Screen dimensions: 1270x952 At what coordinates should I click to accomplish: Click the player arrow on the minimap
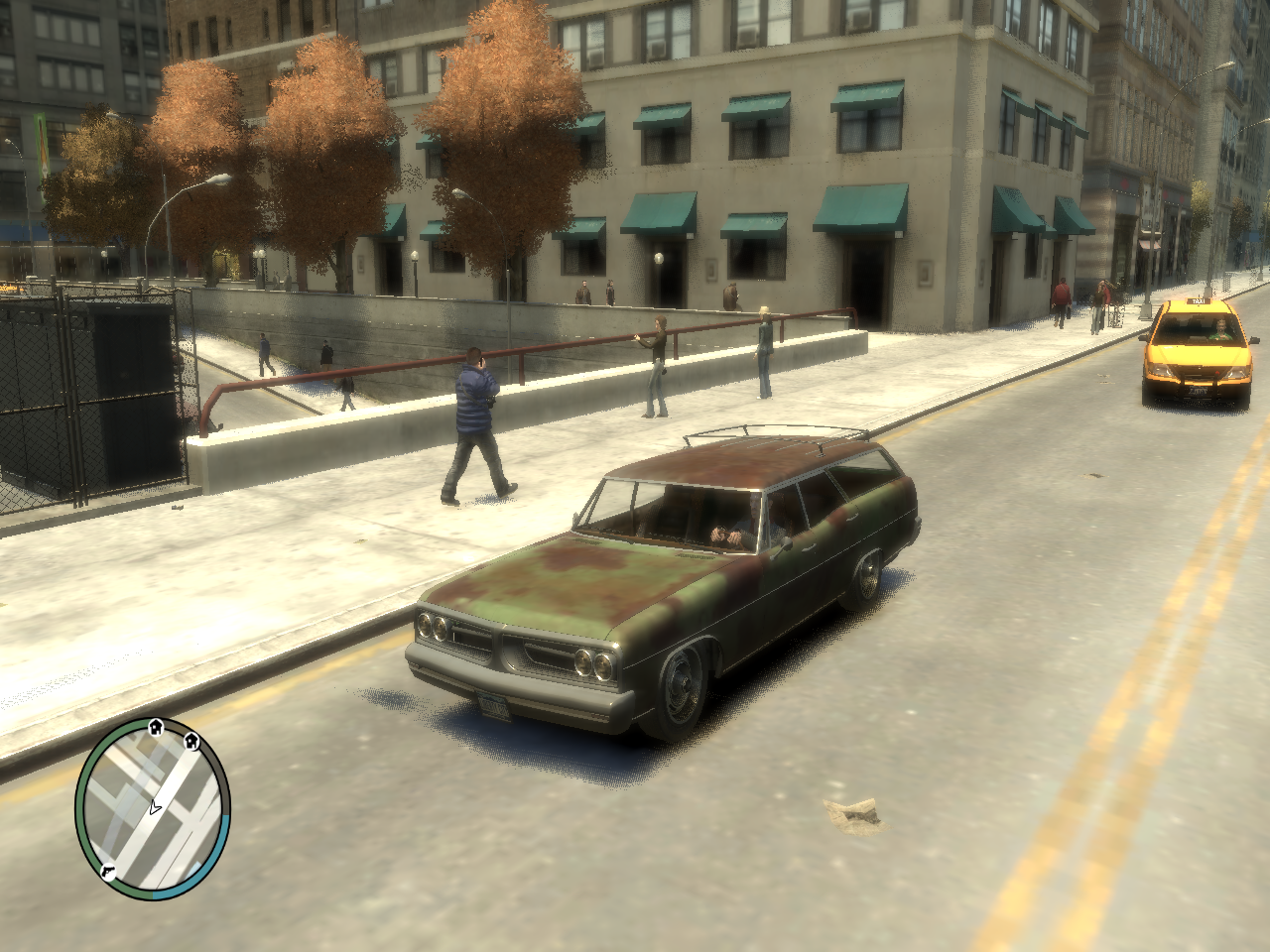[x=154, y=808]
